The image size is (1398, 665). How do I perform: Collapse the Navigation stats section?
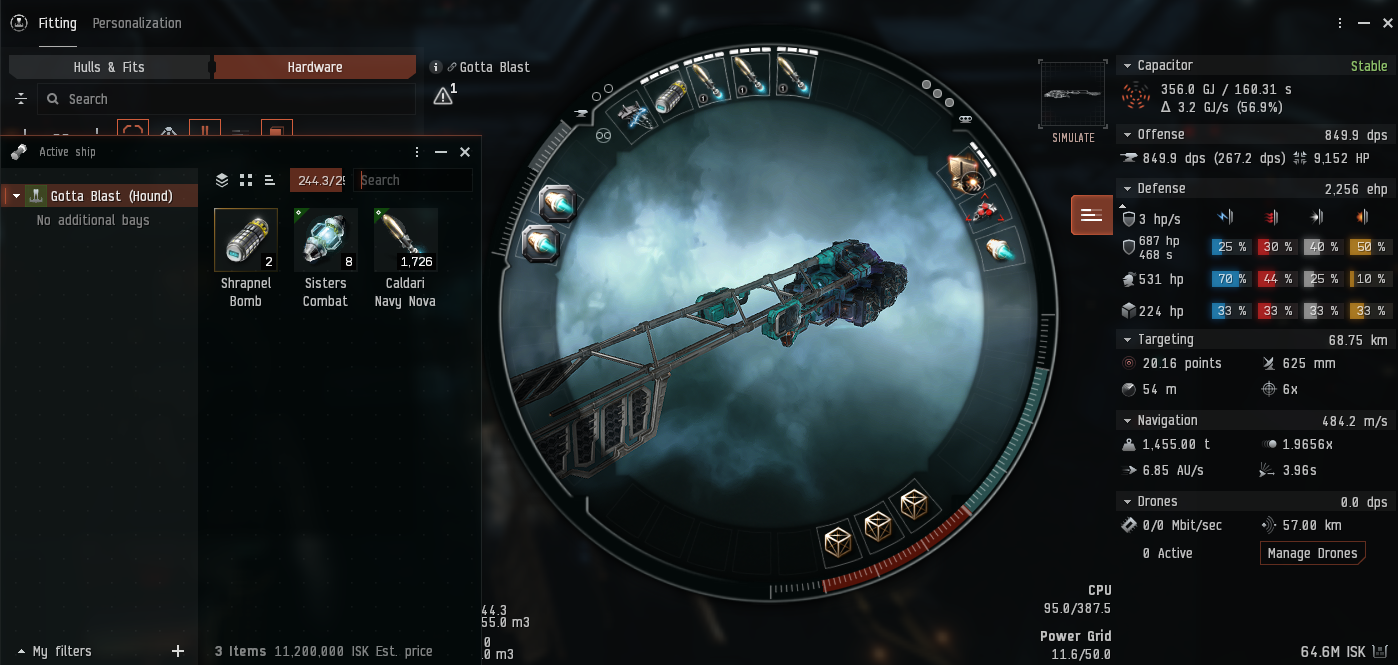coord(1127,420)
